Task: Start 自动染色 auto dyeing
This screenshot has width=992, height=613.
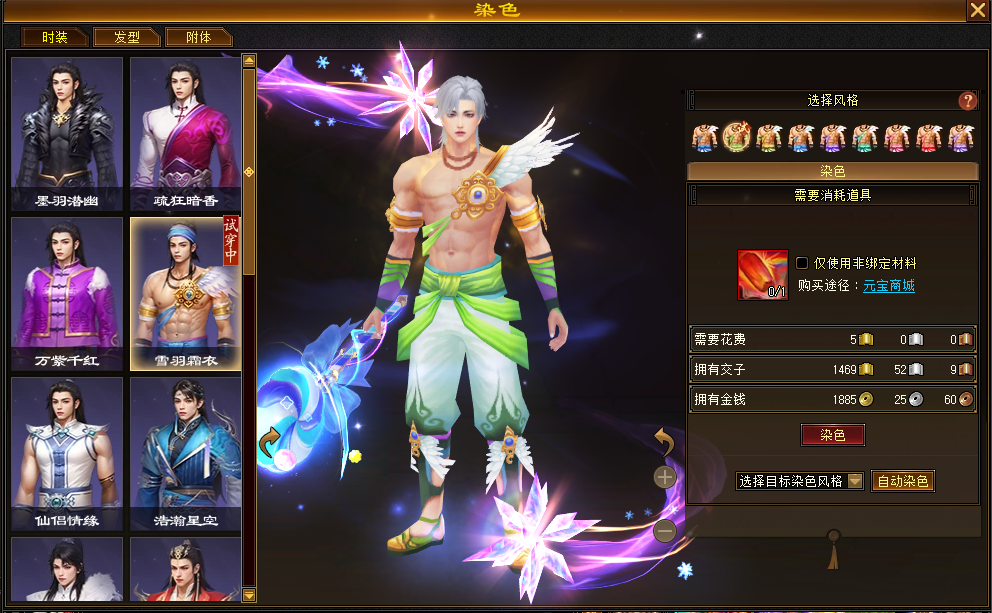Action: click(x=903, y=481)
